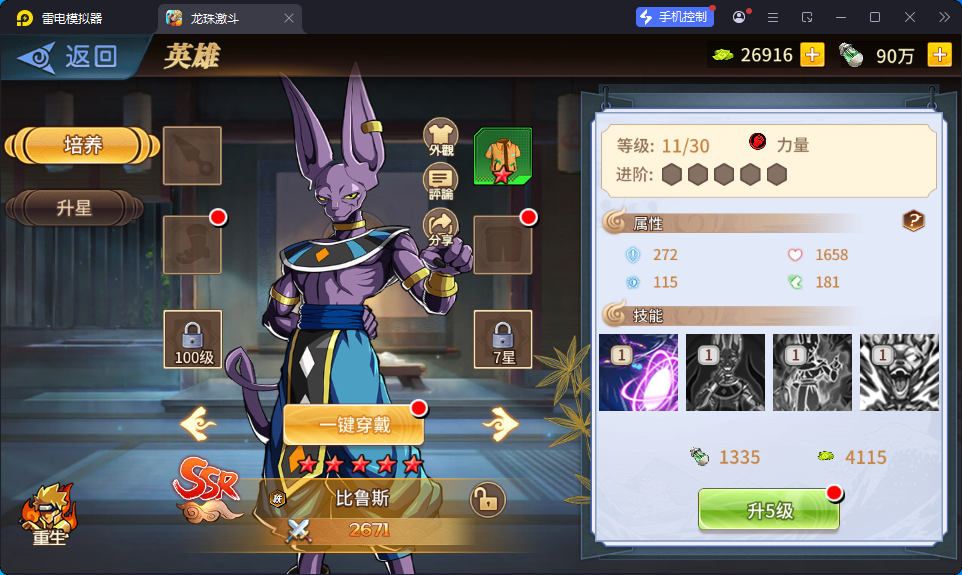The height and width of the screenshot is (575, 962).
Task: Tap the 分享 share icon
Action: point(441,225)
